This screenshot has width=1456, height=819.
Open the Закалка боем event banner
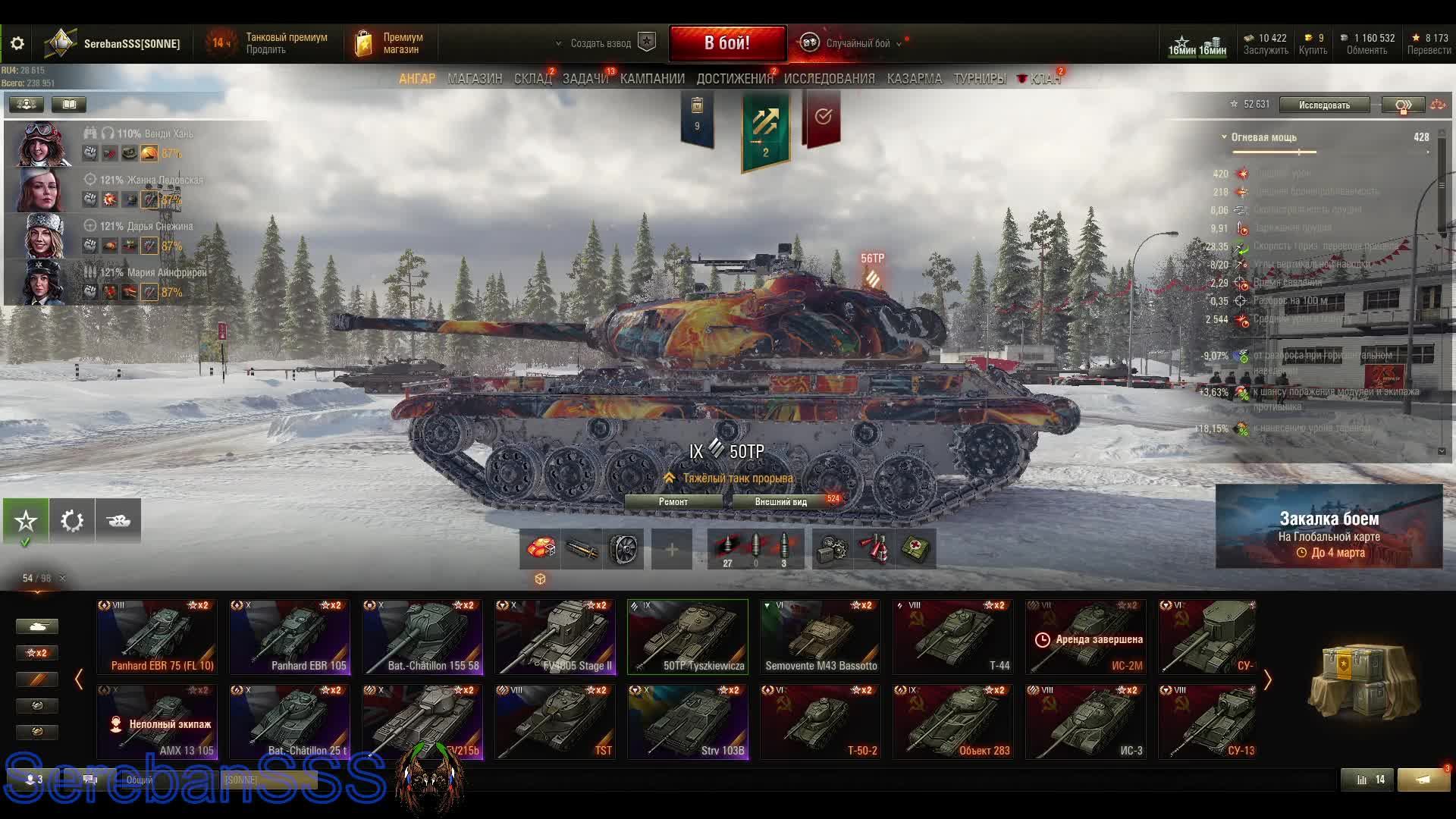(x=1329, y=526)
